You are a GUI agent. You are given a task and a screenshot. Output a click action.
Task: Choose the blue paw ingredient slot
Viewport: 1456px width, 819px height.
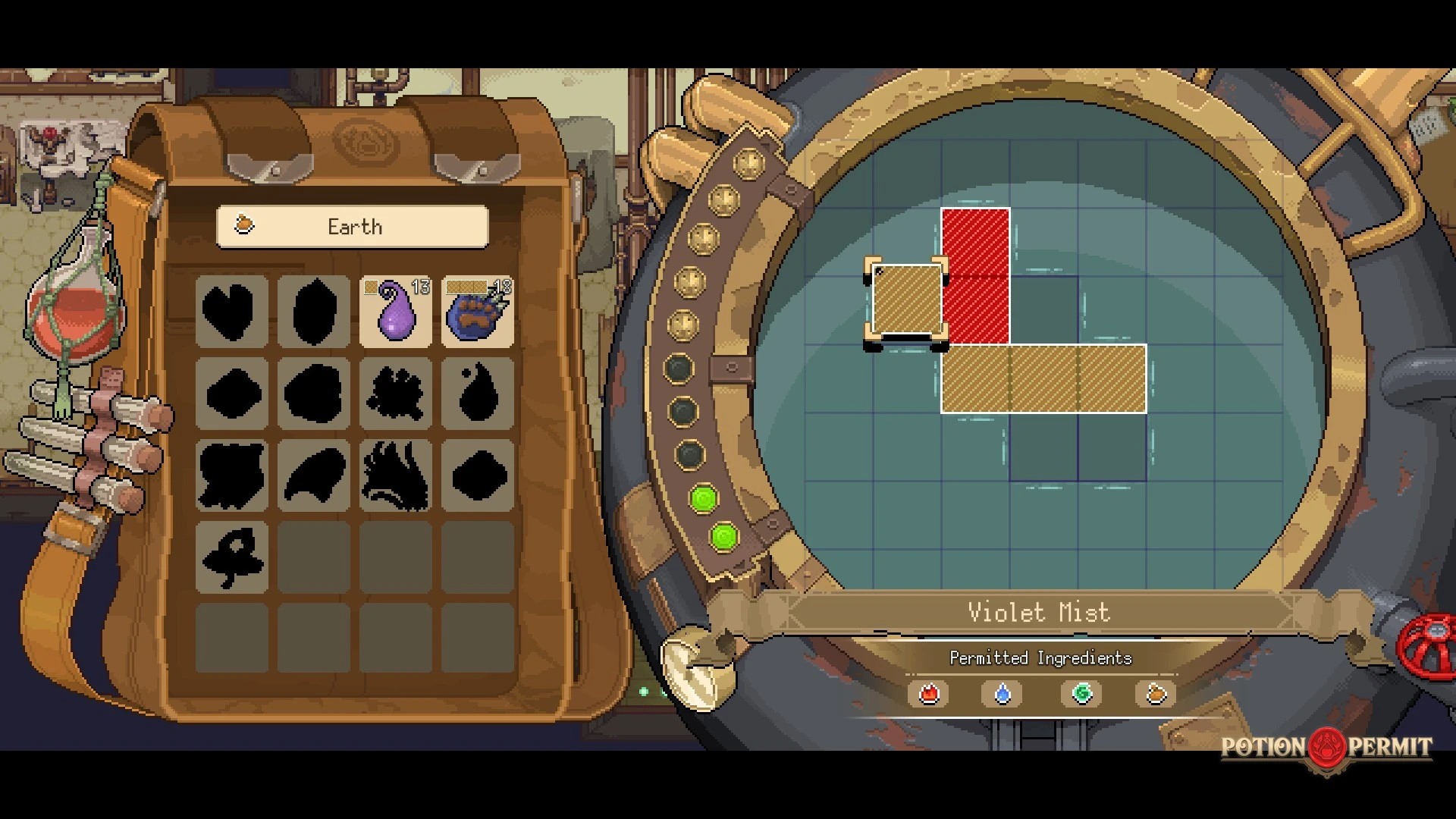(478, 312)
